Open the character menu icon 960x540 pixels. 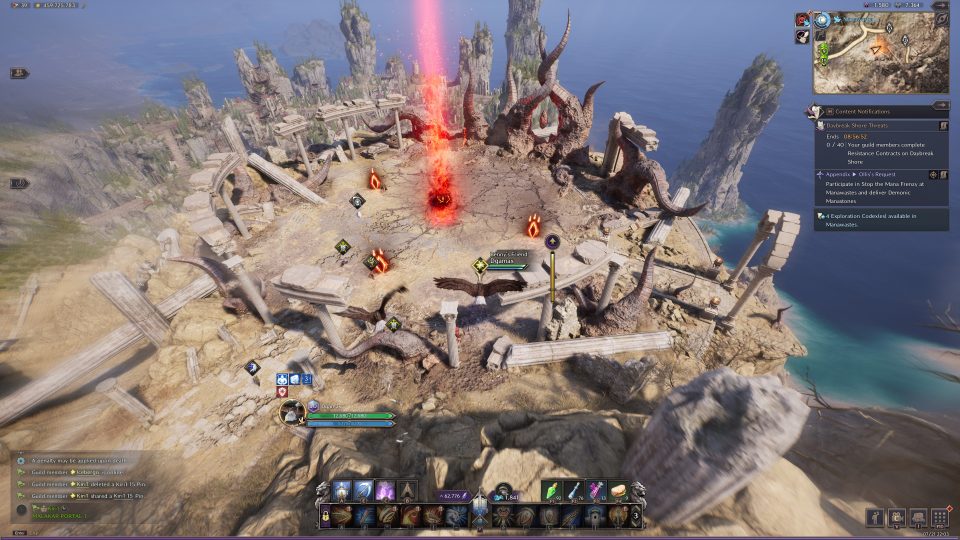tap(875, 517)
